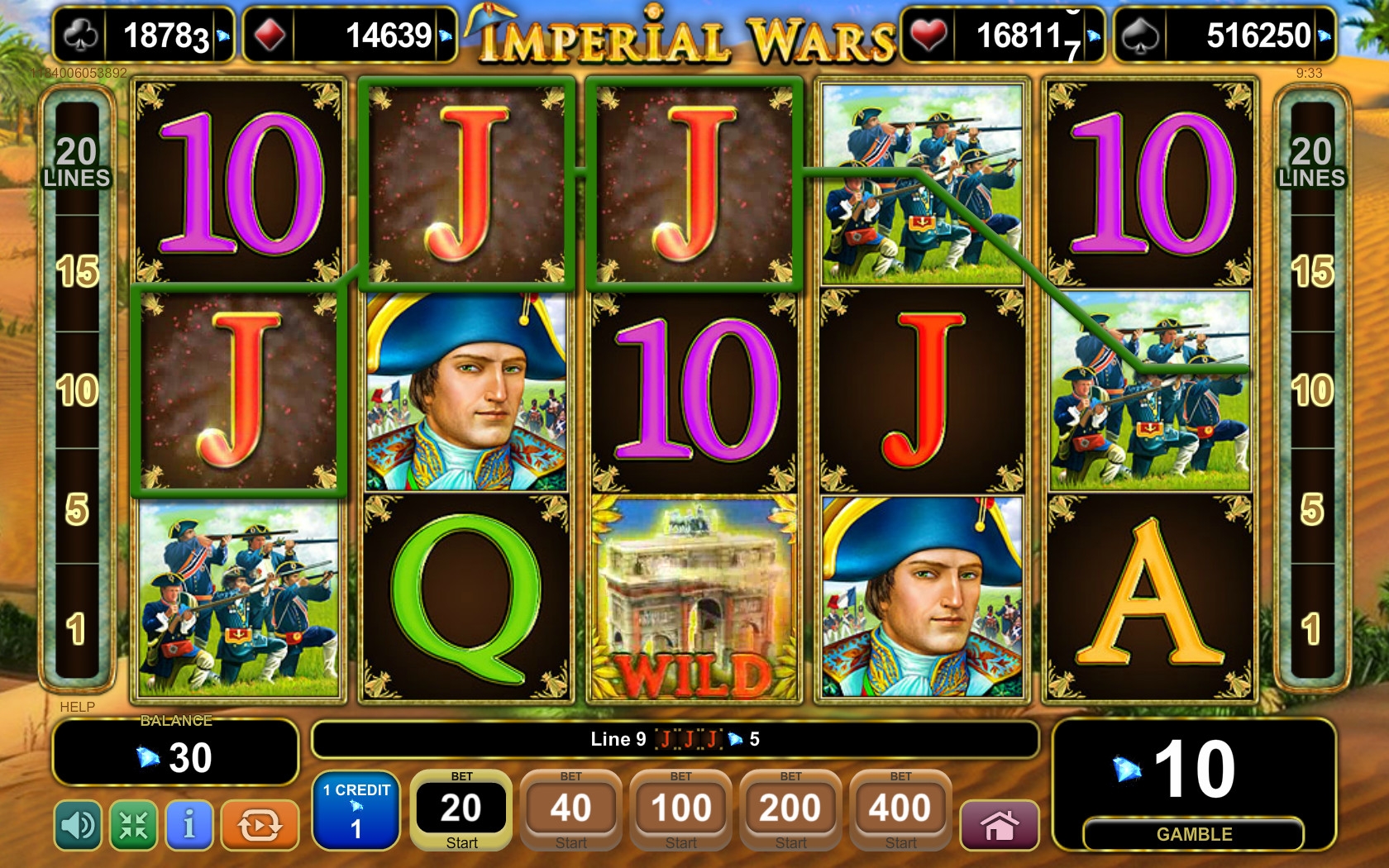Return to lobby via the home icon
Screen dimensions: 1389x868
999,825
